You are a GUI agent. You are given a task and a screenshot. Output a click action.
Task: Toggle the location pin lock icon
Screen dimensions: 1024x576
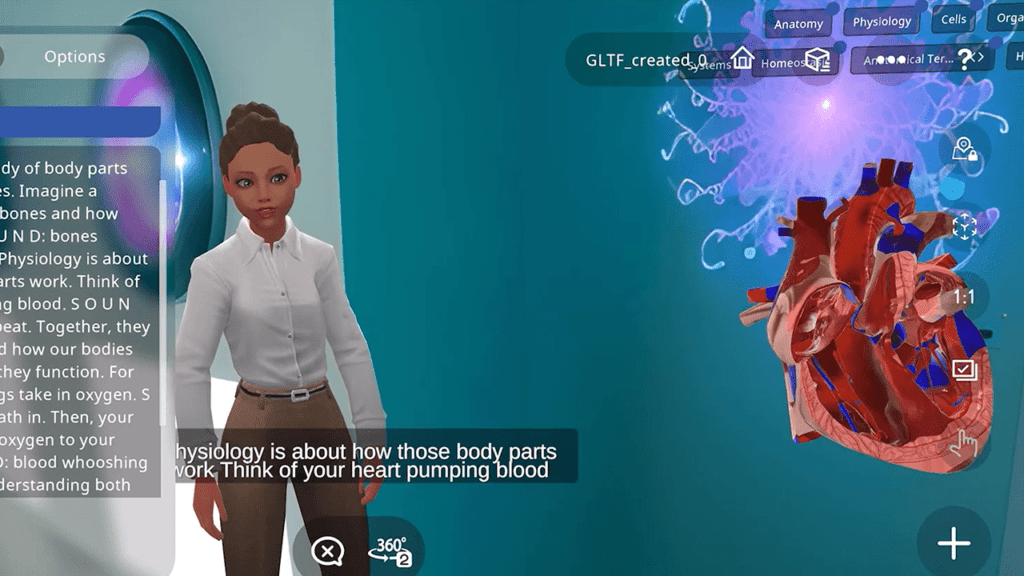[964, 150]
